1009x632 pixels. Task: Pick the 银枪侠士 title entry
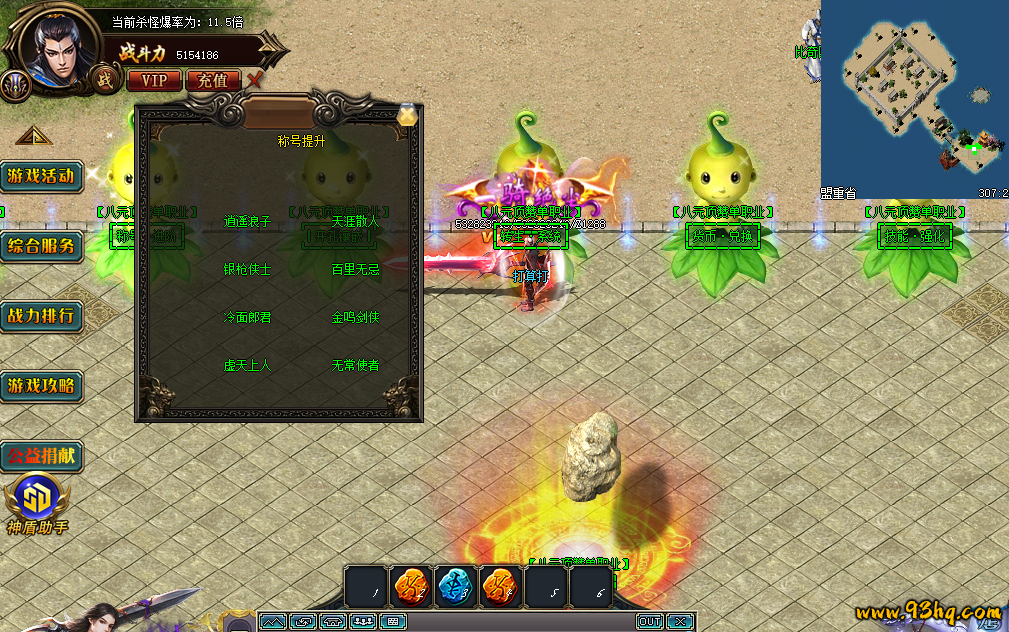(247, 270)
